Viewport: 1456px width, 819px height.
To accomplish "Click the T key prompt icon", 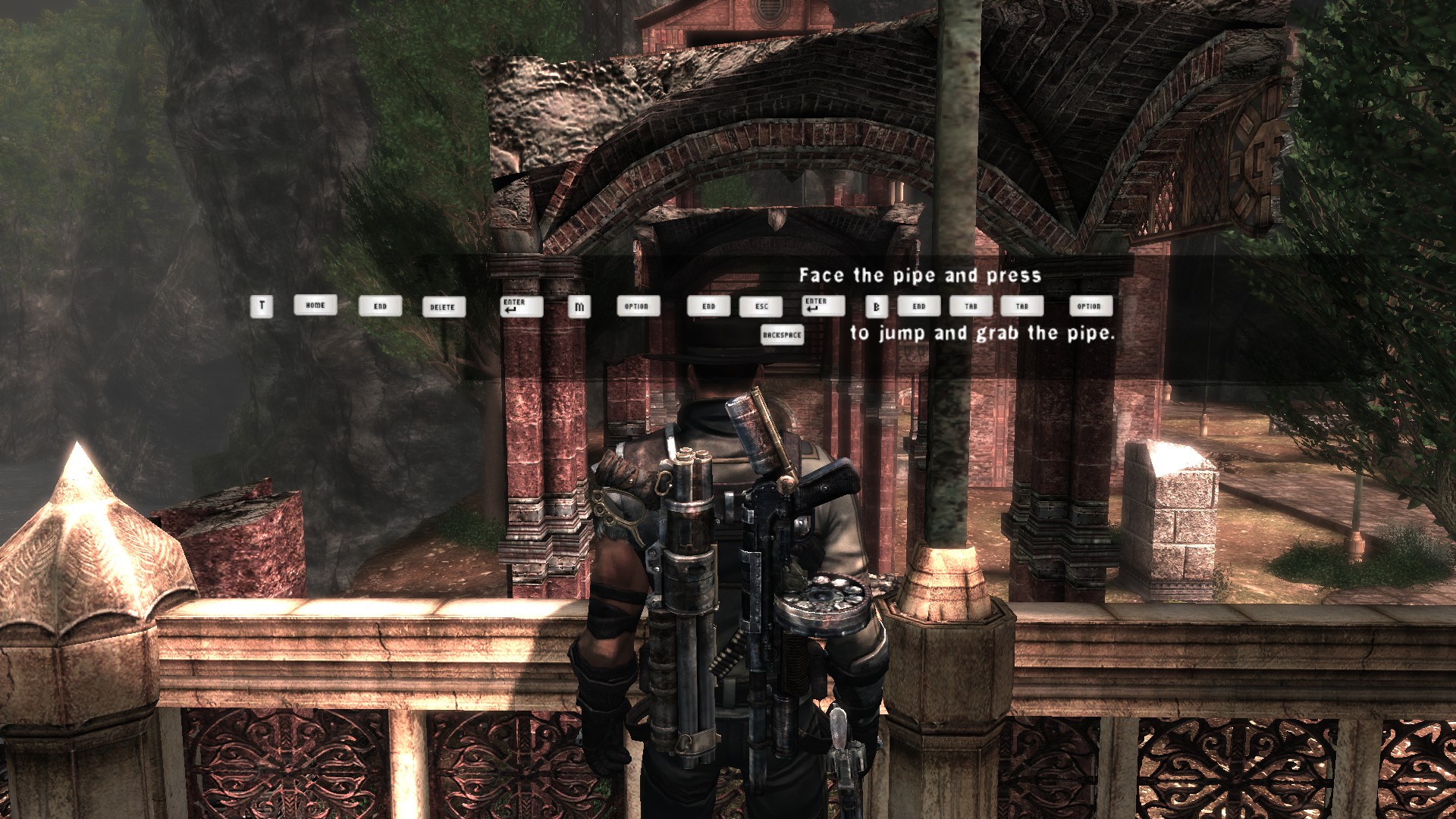I will [262, 306].
